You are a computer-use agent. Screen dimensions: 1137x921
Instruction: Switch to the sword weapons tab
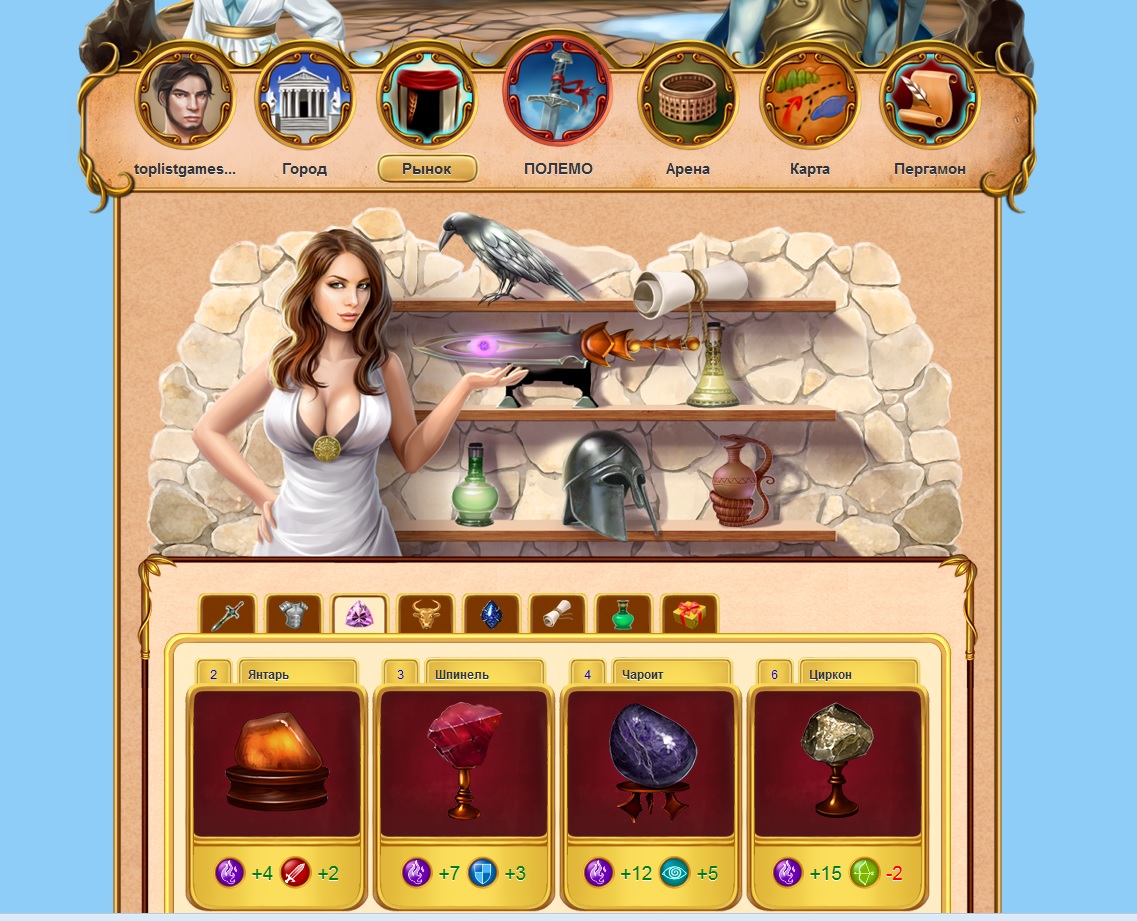tap(228, 614)
